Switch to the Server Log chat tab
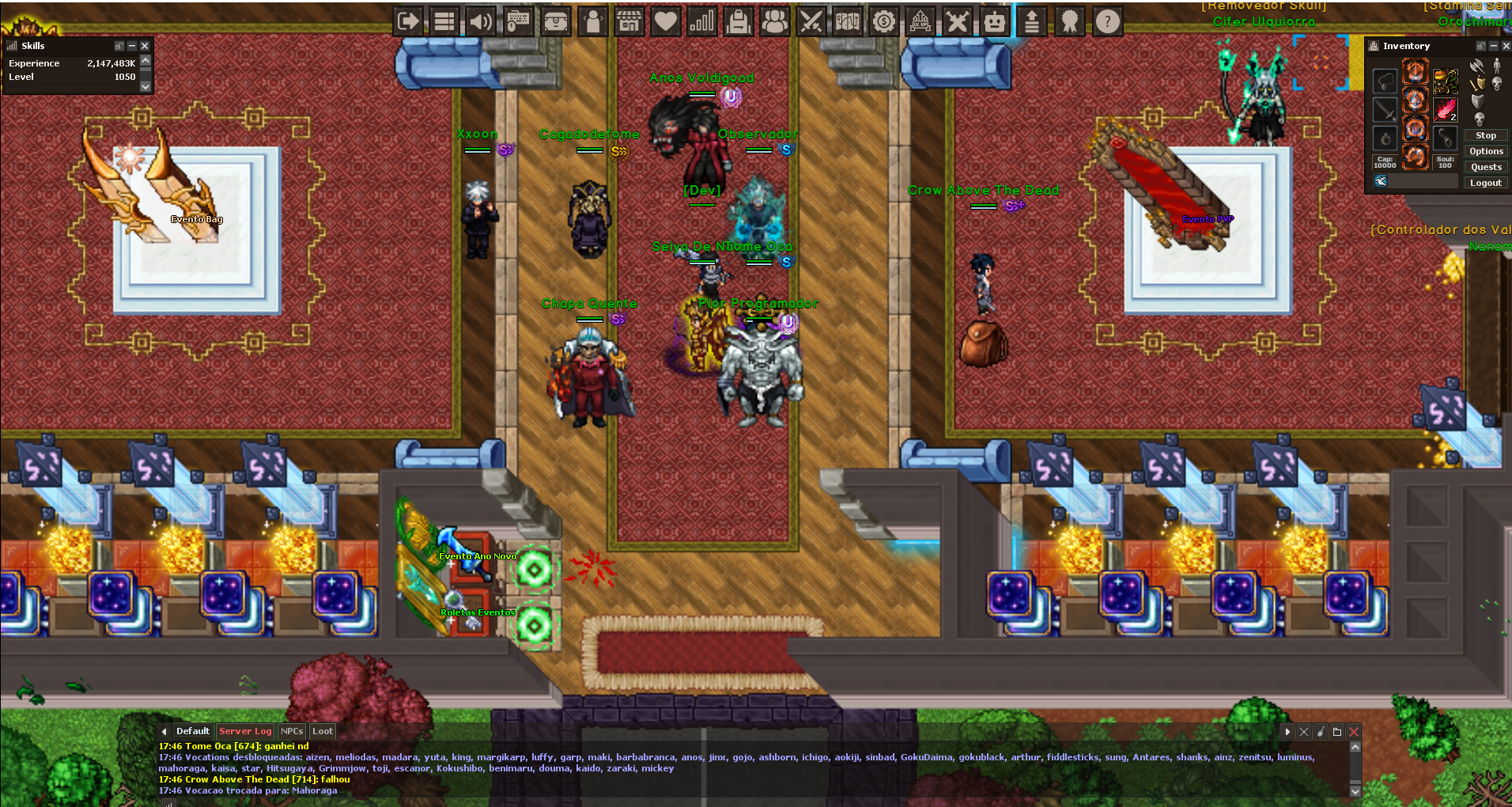Image resolution: width=1512 pixels, height=807 pixels. pos(245,731)
